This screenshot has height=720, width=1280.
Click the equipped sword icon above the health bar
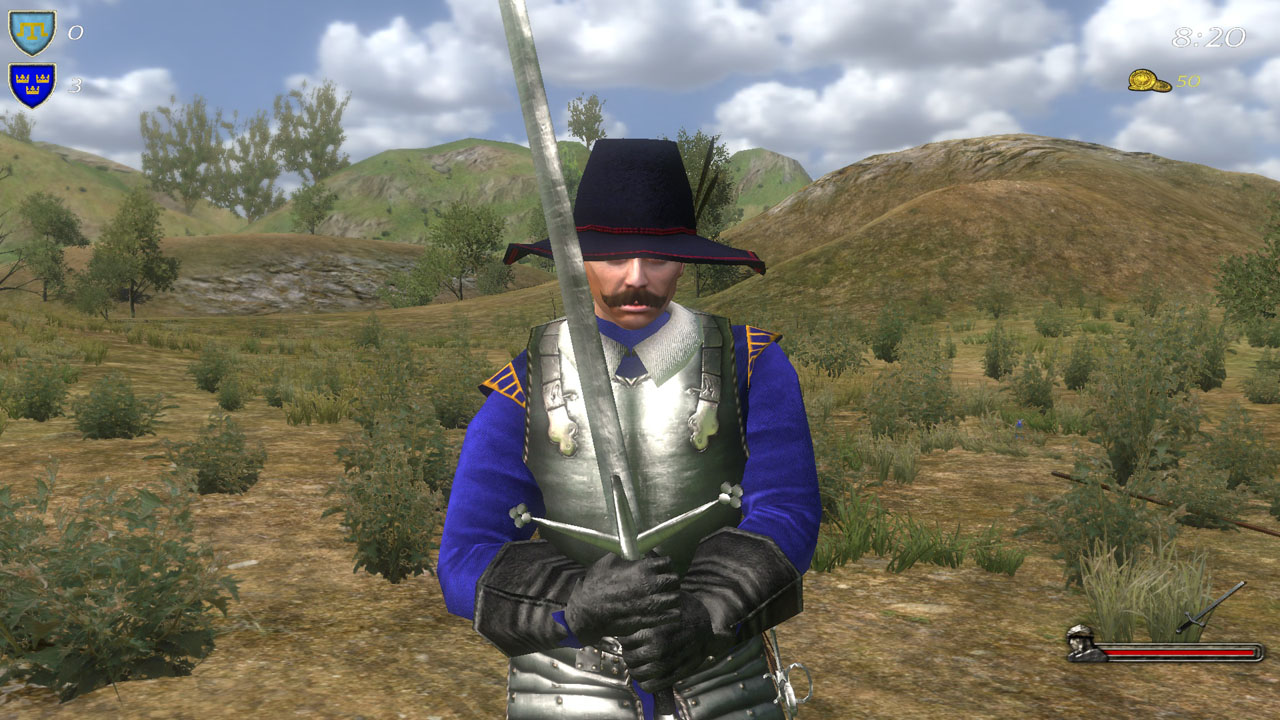tap(1197, 617)
